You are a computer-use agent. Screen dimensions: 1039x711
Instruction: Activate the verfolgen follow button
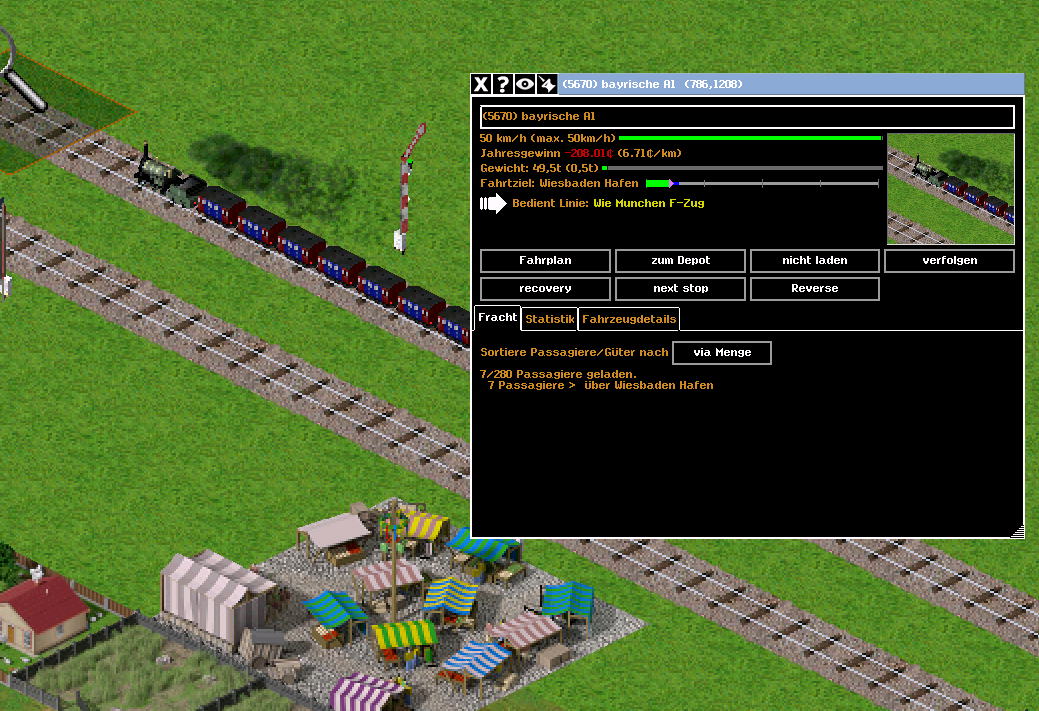[x=949, y=261]
